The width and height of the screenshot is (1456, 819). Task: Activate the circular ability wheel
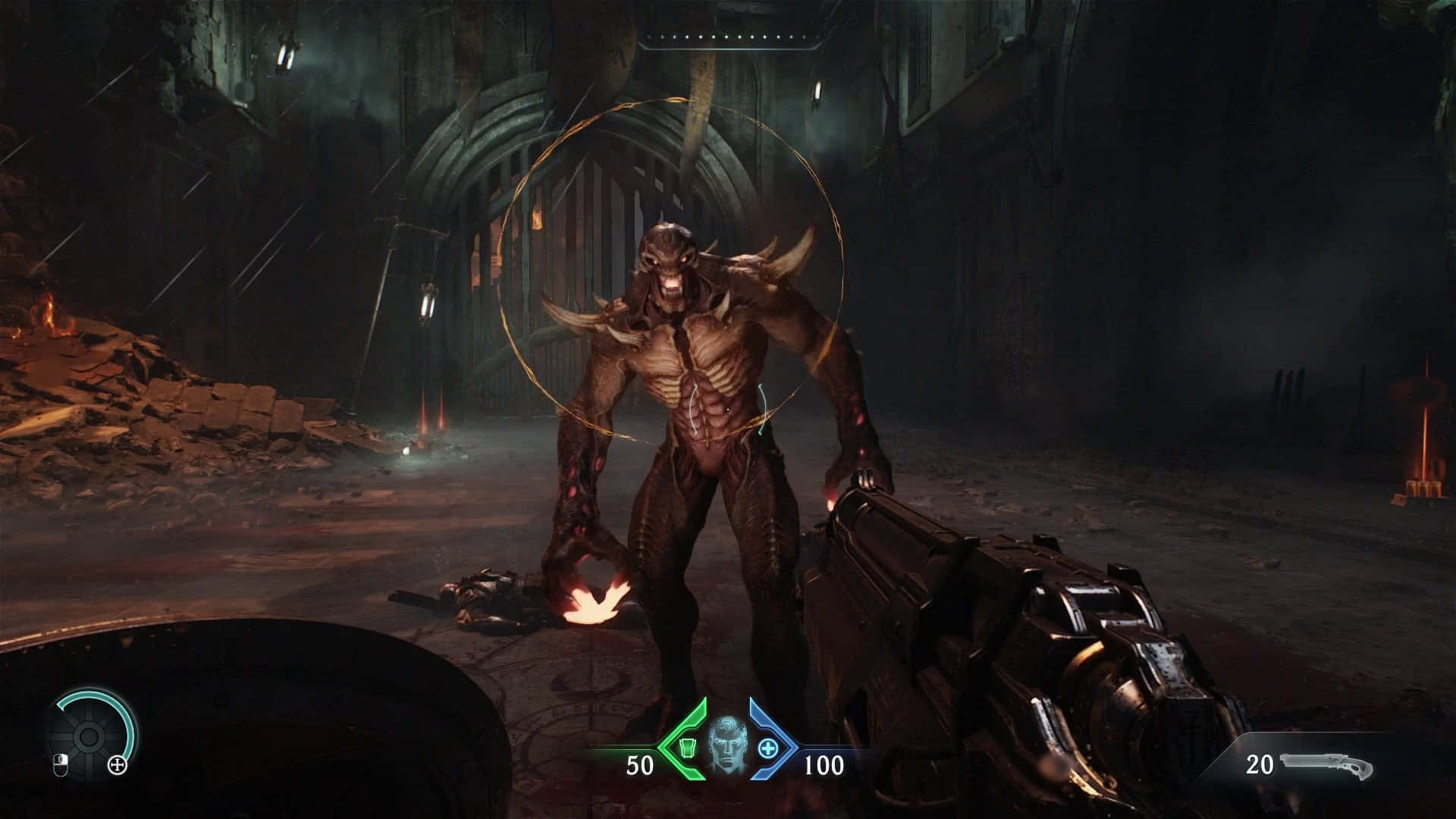pos(87,736)
